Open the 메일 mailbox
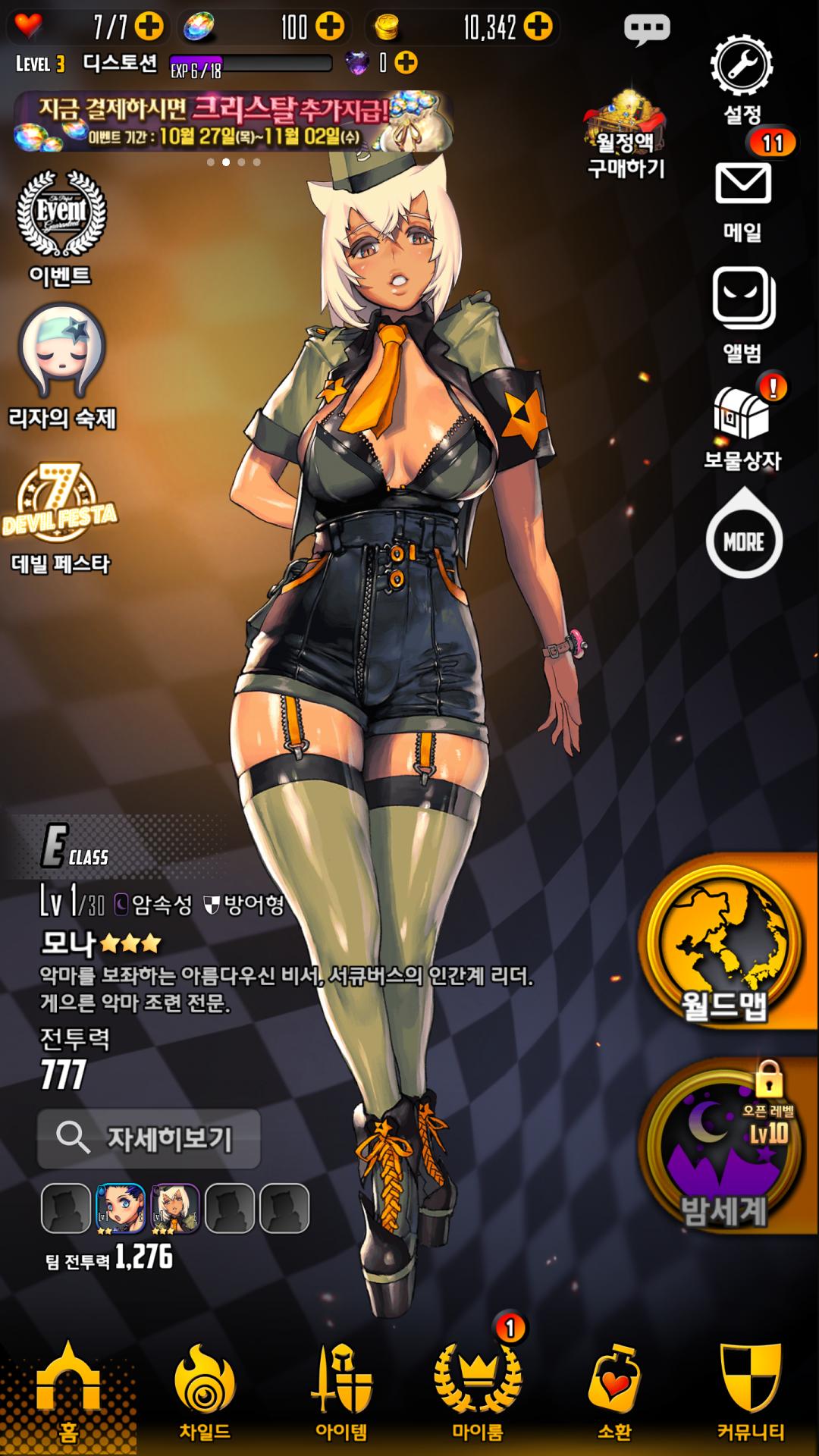The height and width of the screenshot is (1456, 819). (x=742, y=184)
